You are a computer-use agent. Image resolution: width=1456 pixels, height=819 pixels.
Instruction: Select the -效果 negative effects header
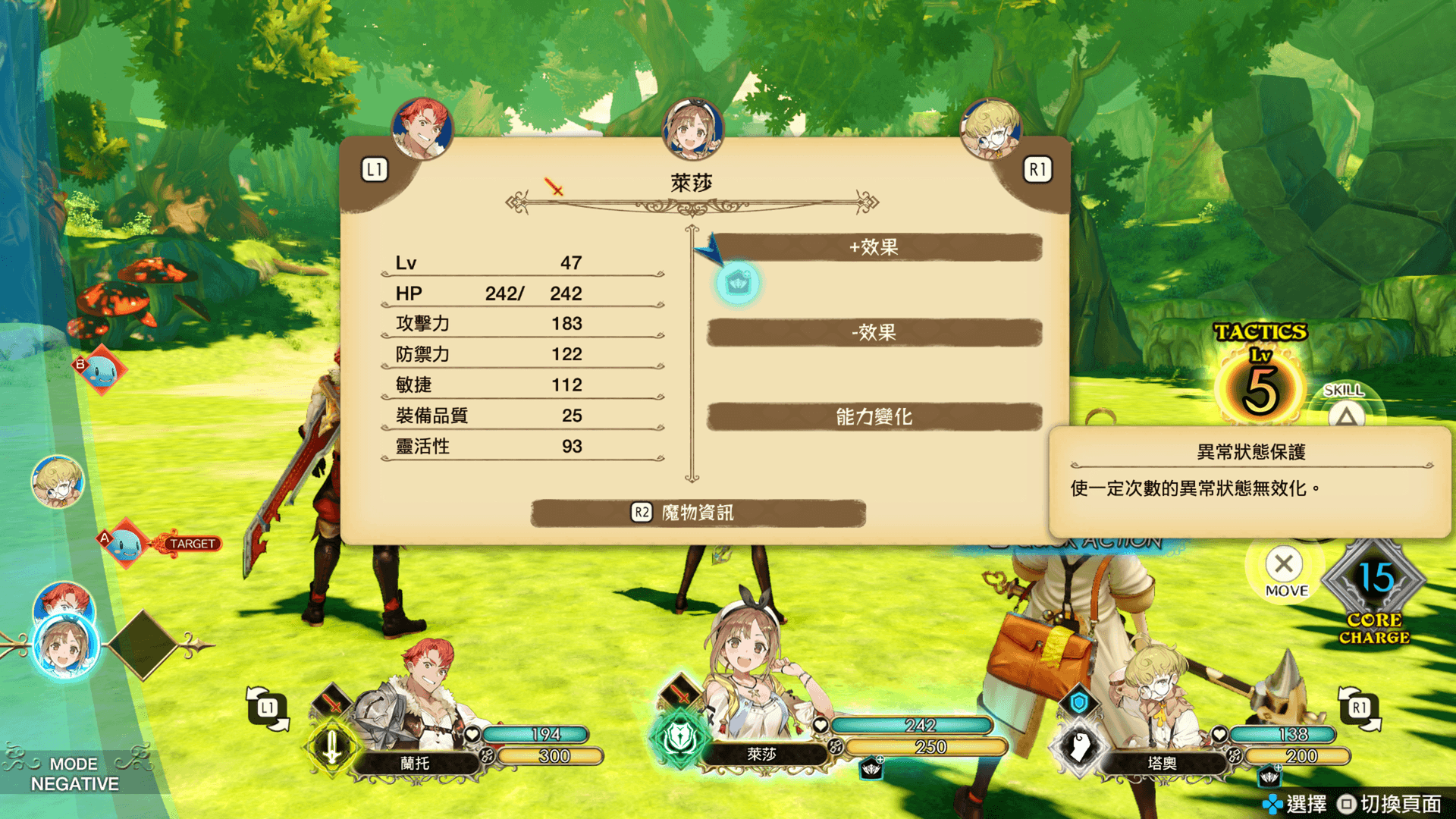[874, 332]
